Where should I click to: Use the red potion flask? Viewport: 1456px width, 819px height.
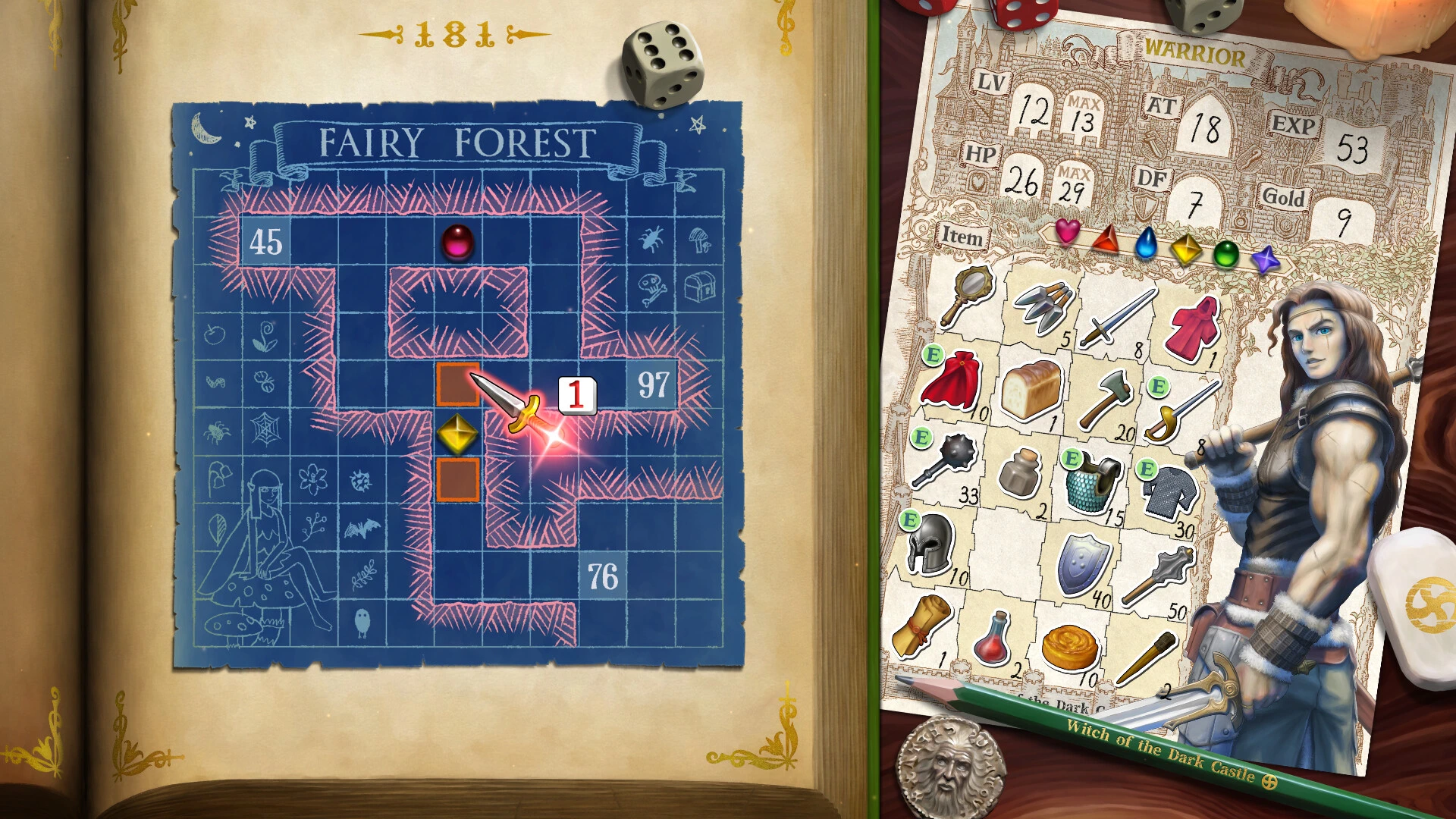pos(993,639)
